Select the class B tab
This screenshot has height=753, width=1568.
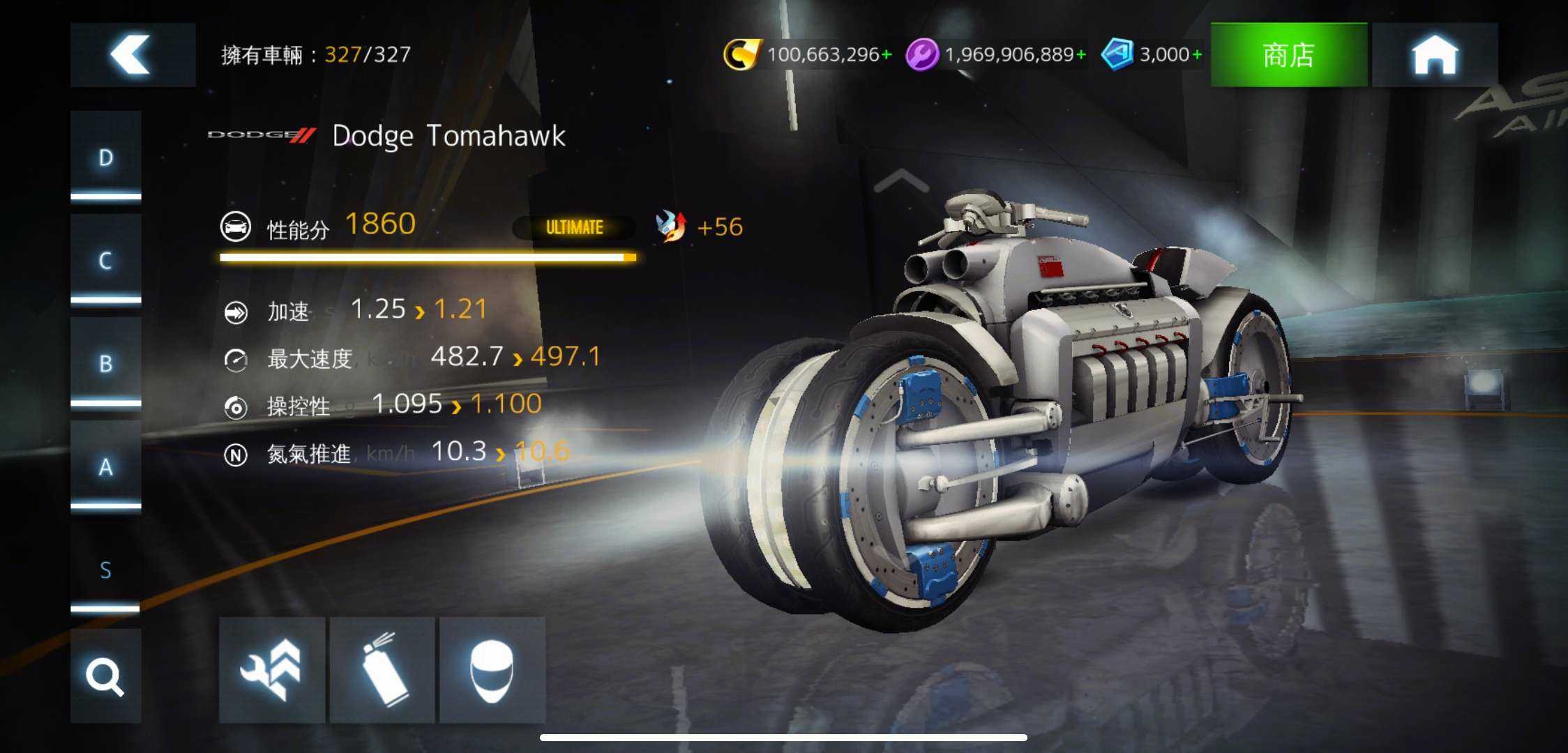tap(105, 363)
